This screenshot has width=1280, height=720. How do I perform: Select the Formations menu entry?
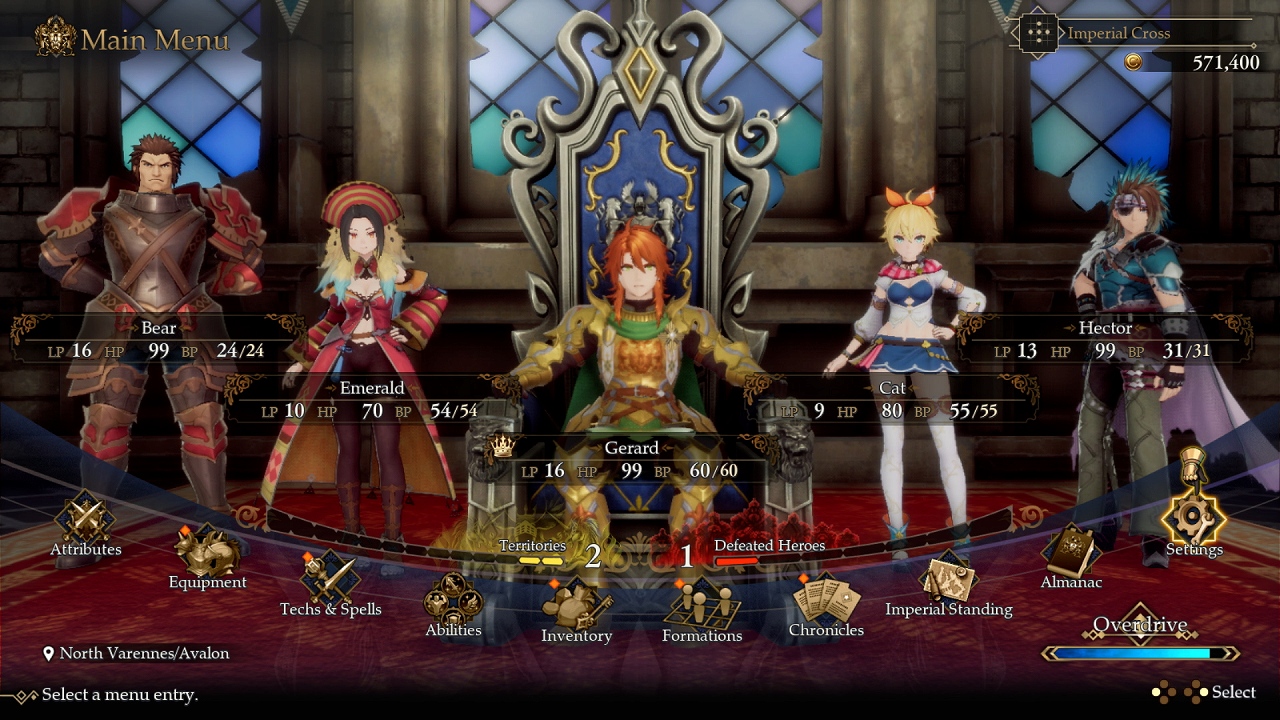[x=701, y=611]
